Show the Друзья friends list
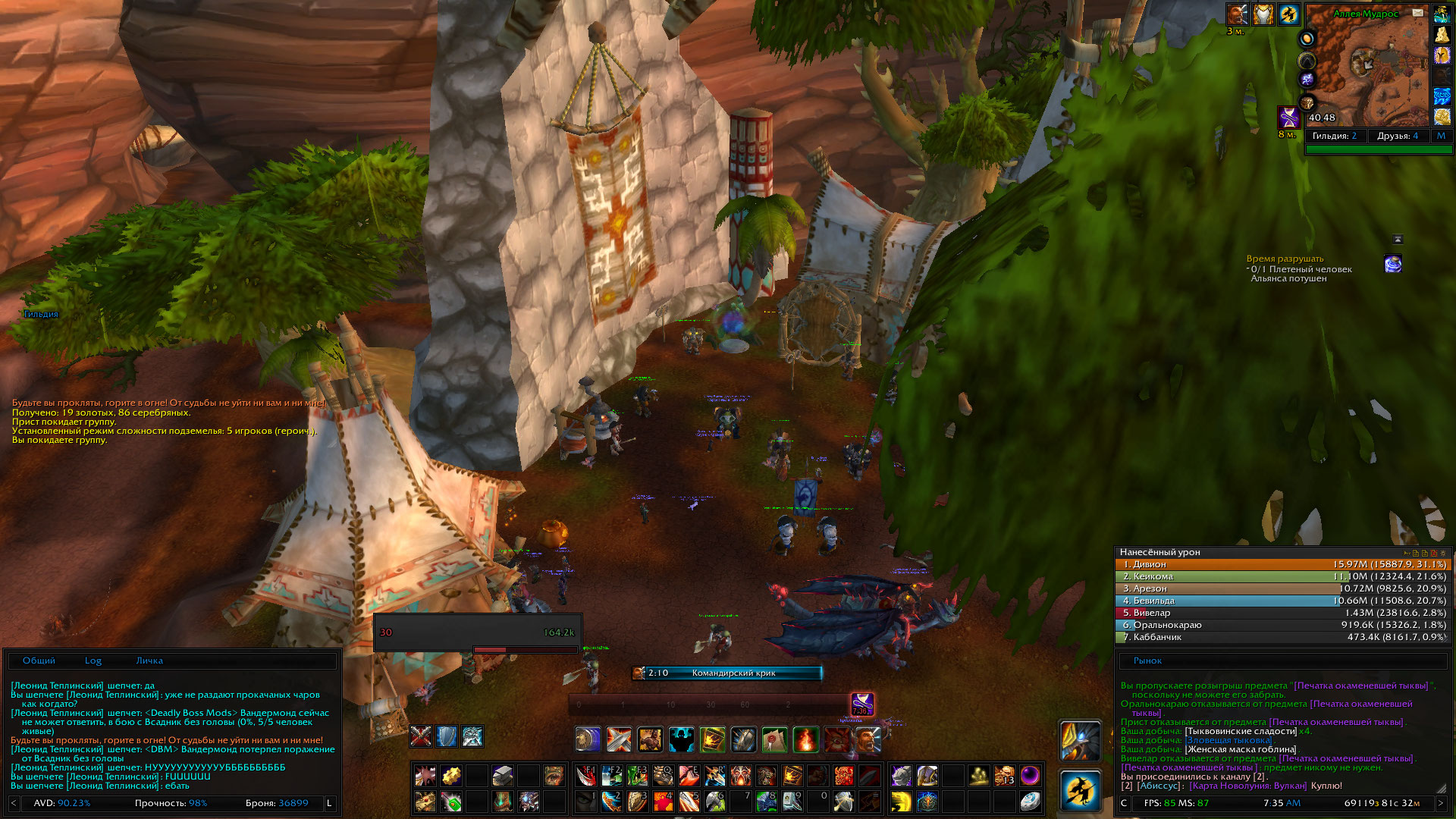Image resolution: width=1456 pixels, height=819 pixels. (1397, 136)
